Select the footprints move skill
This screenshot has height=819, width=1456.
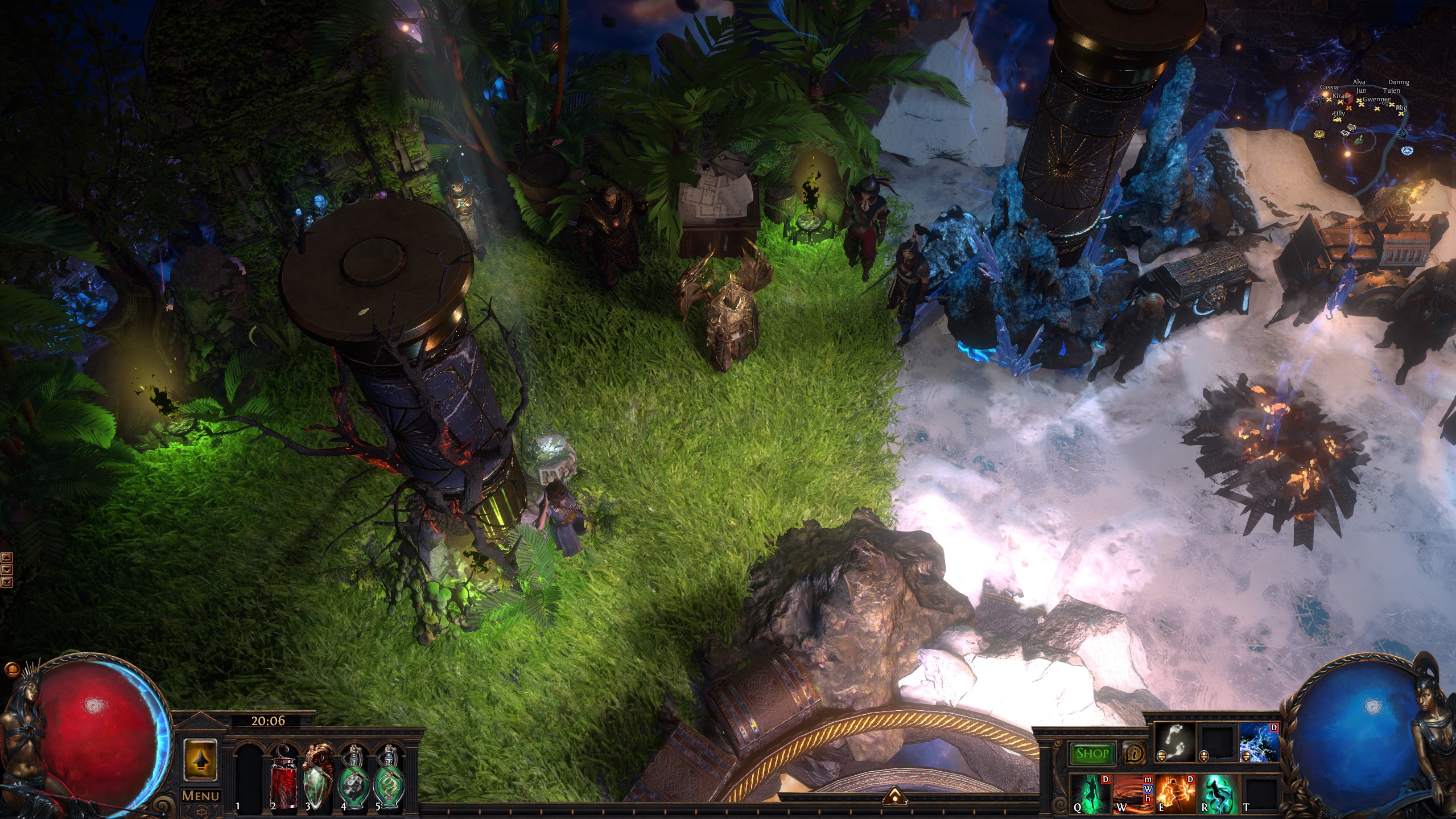pos(1174,743)
